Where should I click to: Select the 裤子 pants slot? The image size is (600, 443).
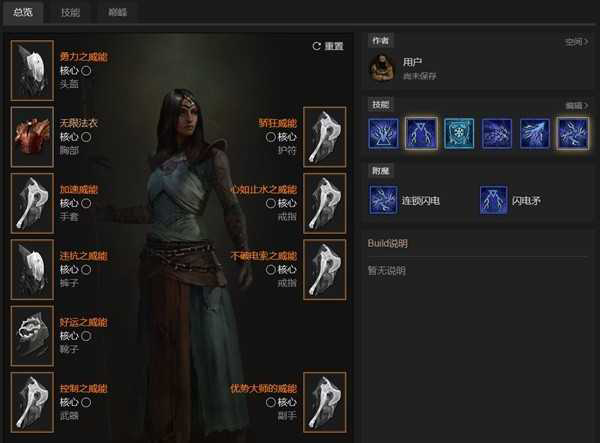click(x=32, y=268)
